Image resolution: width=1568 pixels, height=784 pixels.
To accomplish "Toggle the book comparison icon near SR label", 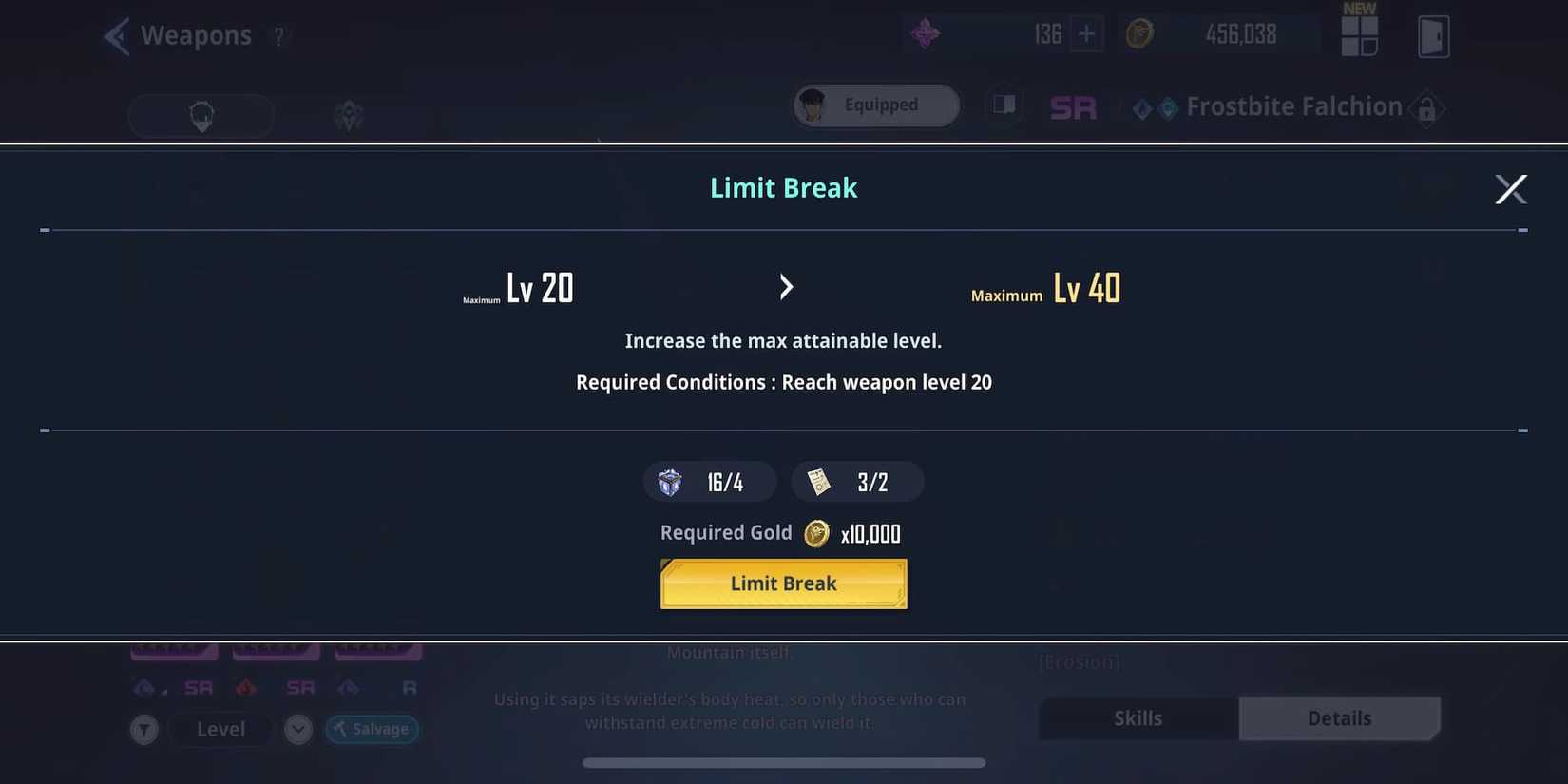I will click(1004, 105).
